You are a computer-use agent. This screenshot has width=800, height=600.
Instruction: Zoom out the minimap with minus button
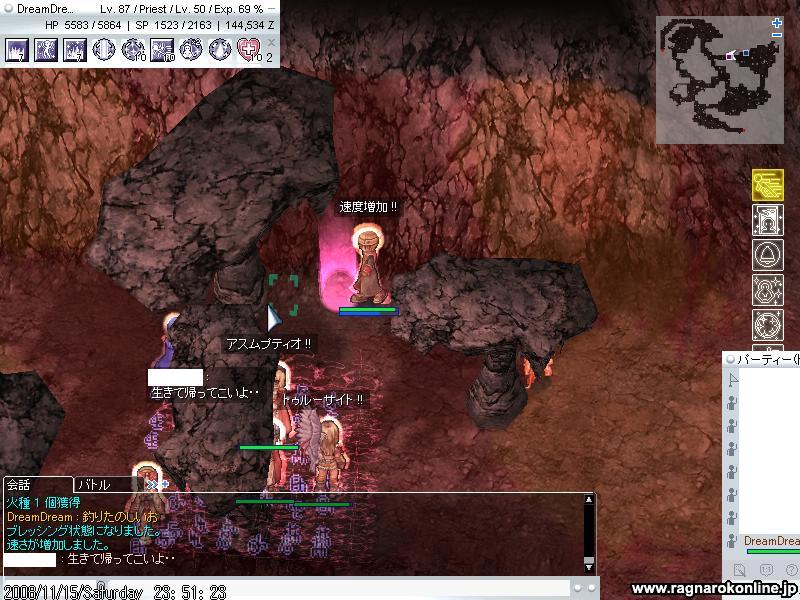[x=777, y=36]
